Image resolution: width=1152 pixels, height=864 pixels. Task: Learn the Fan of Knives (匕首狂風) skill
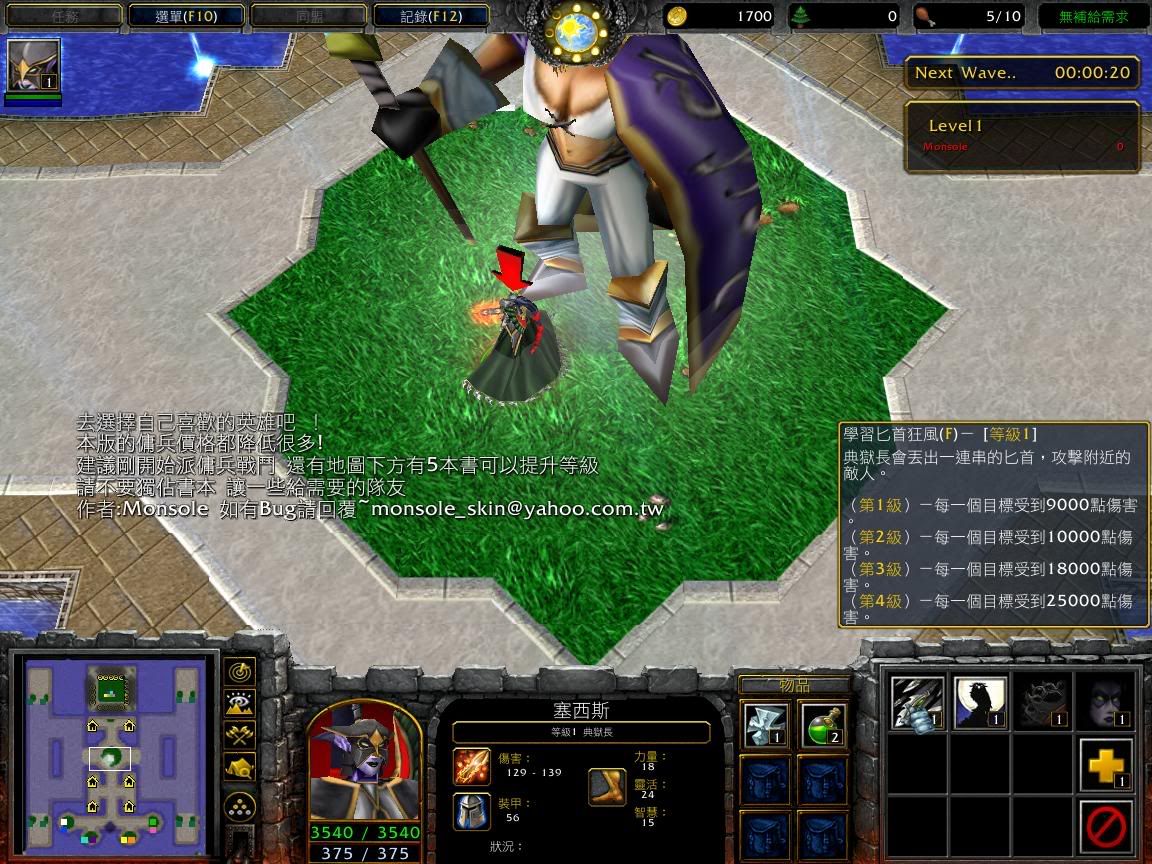pyautogui.click(x=918, y=702)
